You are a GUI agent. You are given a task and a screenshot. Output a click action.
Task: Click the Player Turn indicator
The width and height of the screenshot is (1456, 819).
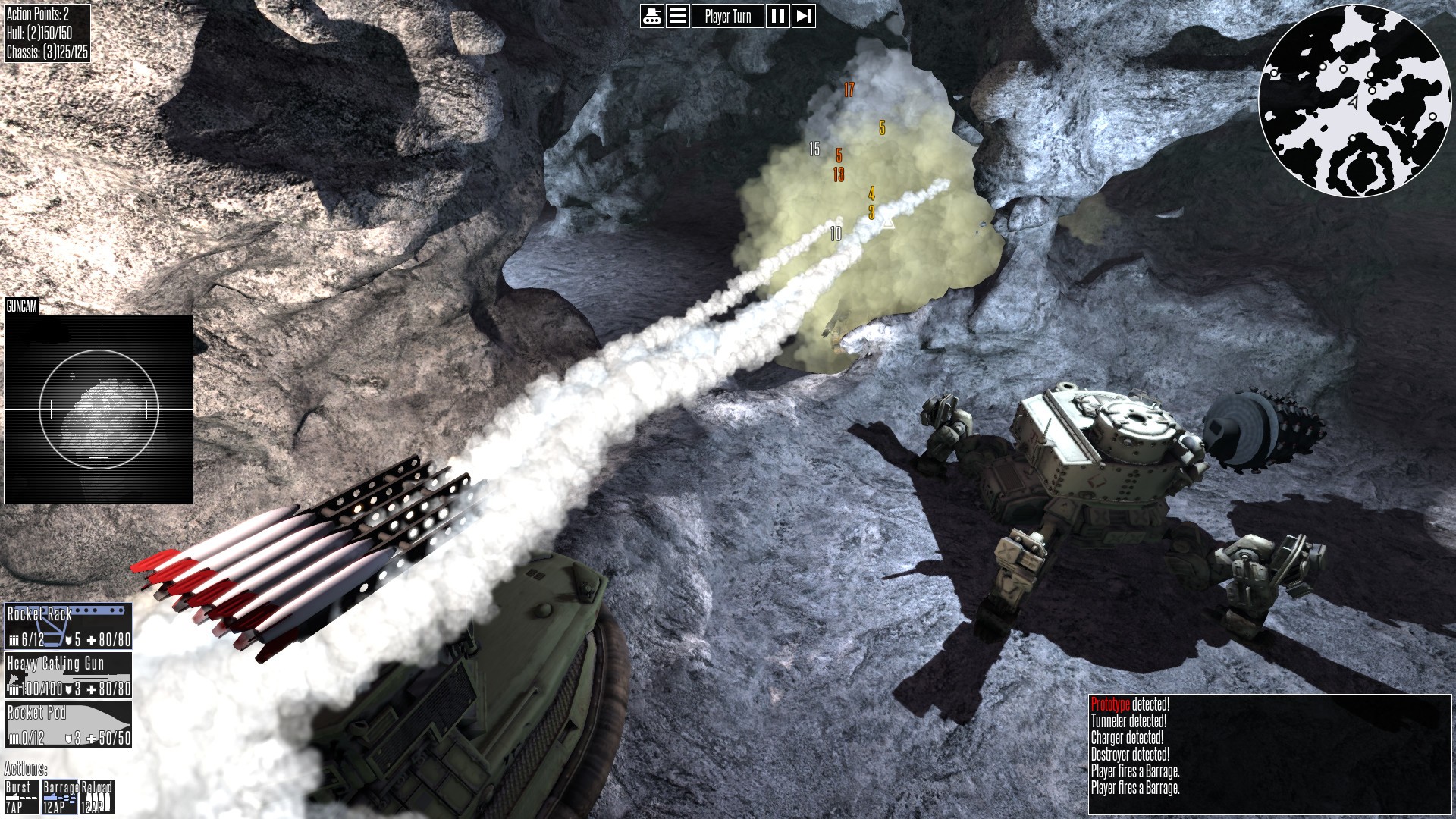(x=728, y=16)
